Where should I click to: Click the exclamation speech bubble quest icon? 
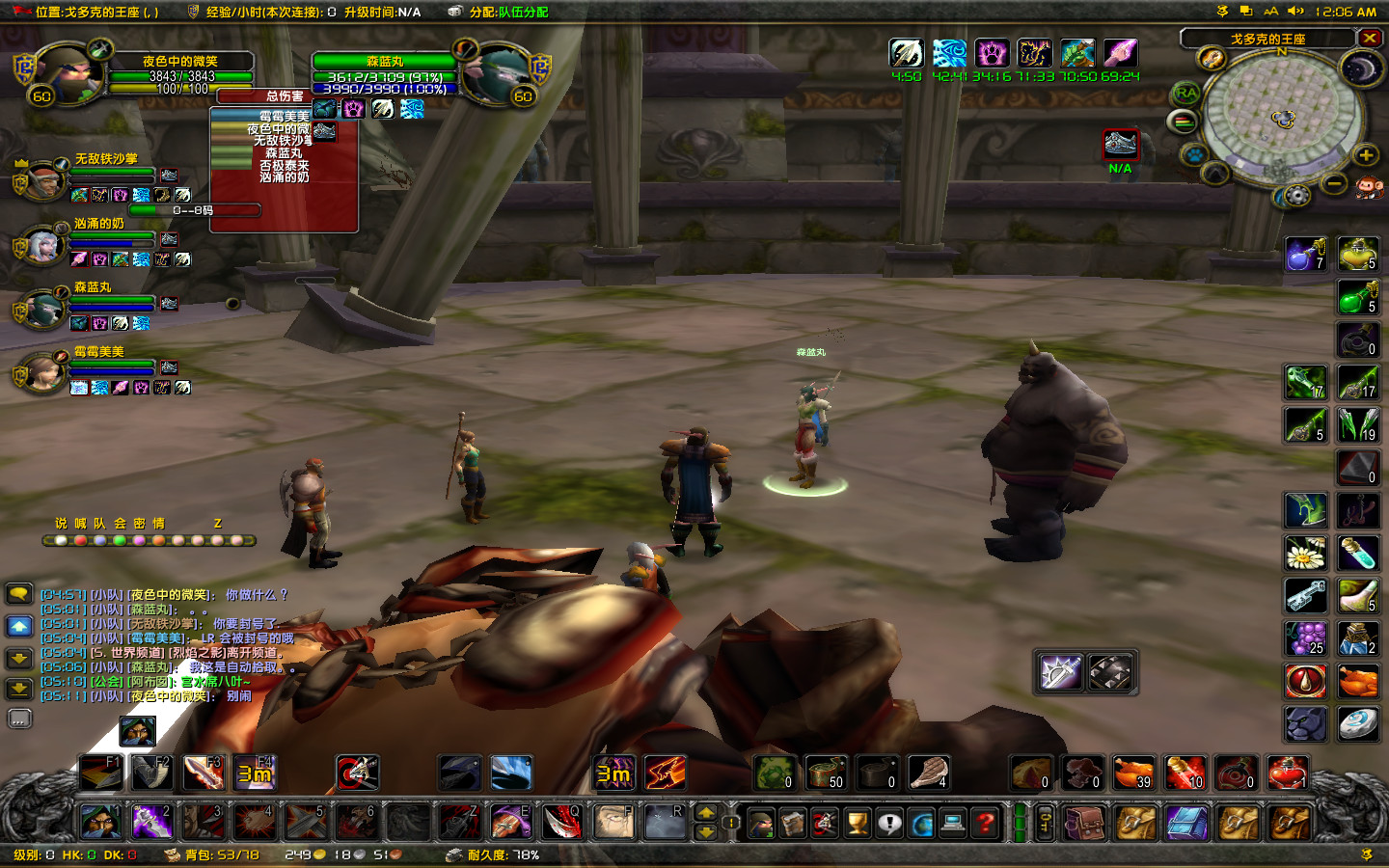point(890,822)
